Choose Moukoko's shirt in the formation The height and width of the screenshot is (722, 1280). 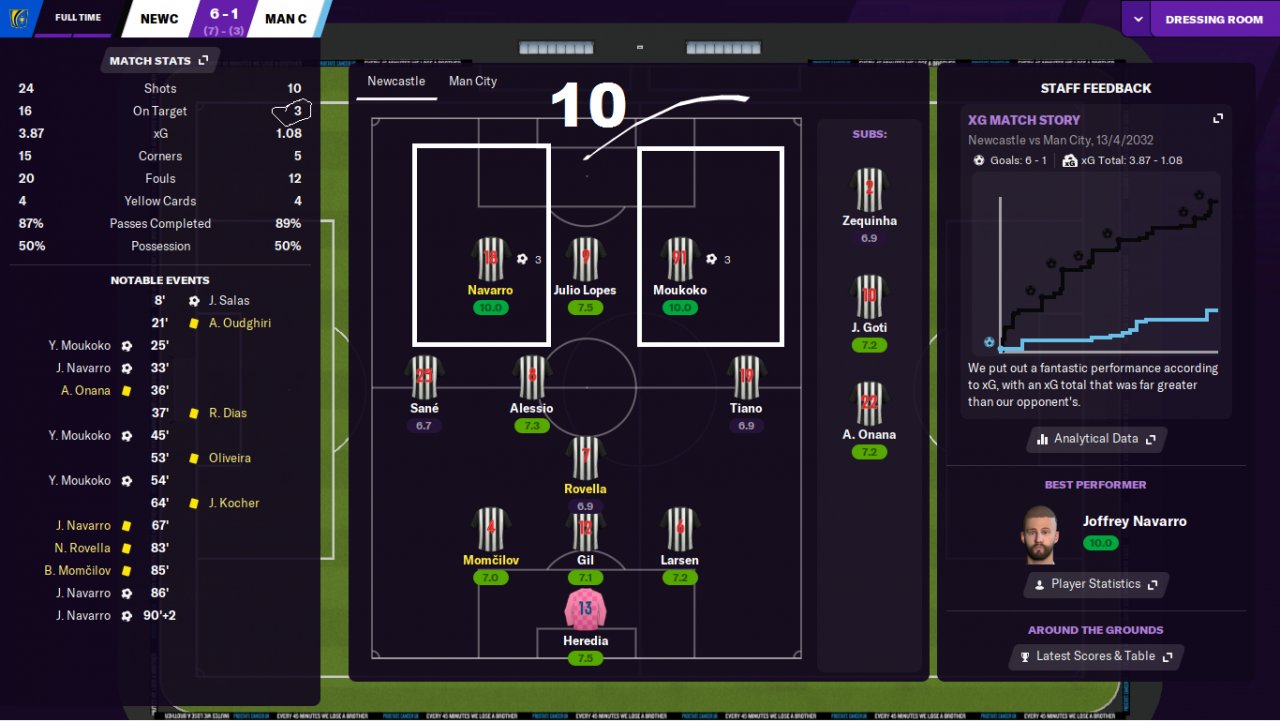[680, 260]
